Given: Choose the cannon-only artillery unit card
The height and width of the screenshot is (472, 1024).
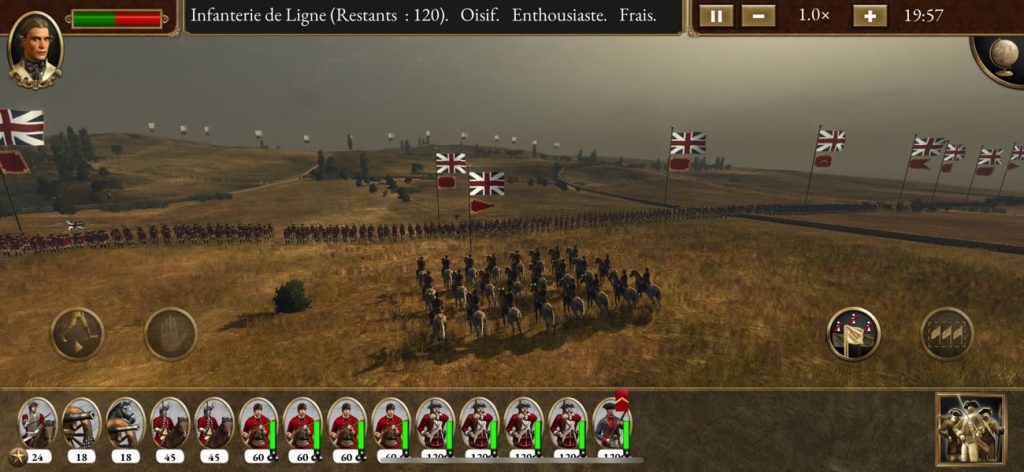Looking at the screenshot, I should pyautogui.click(x=81, y=424).
